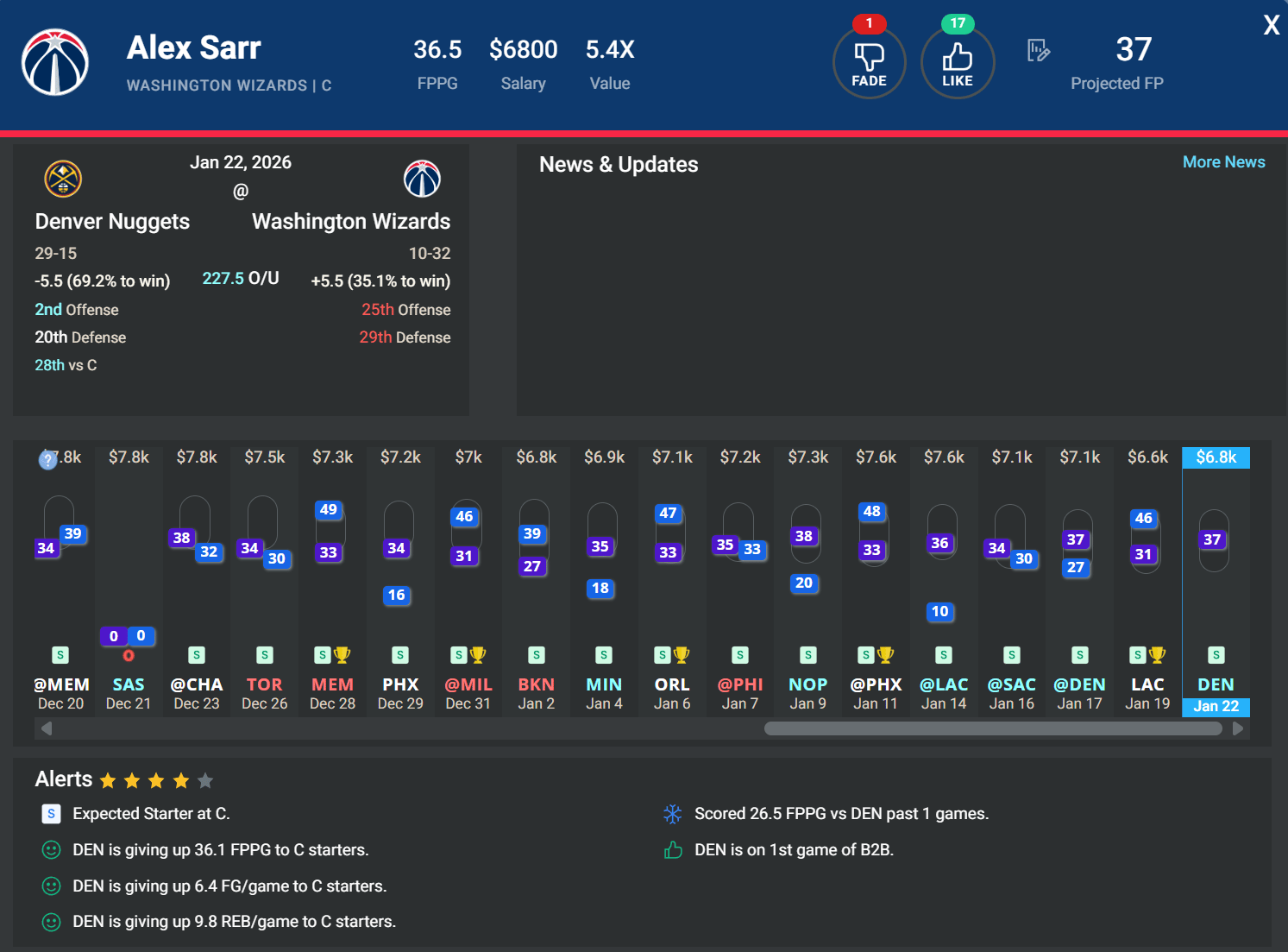The image size is (1288, 952).
Task: Select the @MIL Dec 31 game
Action: (468, 694)
